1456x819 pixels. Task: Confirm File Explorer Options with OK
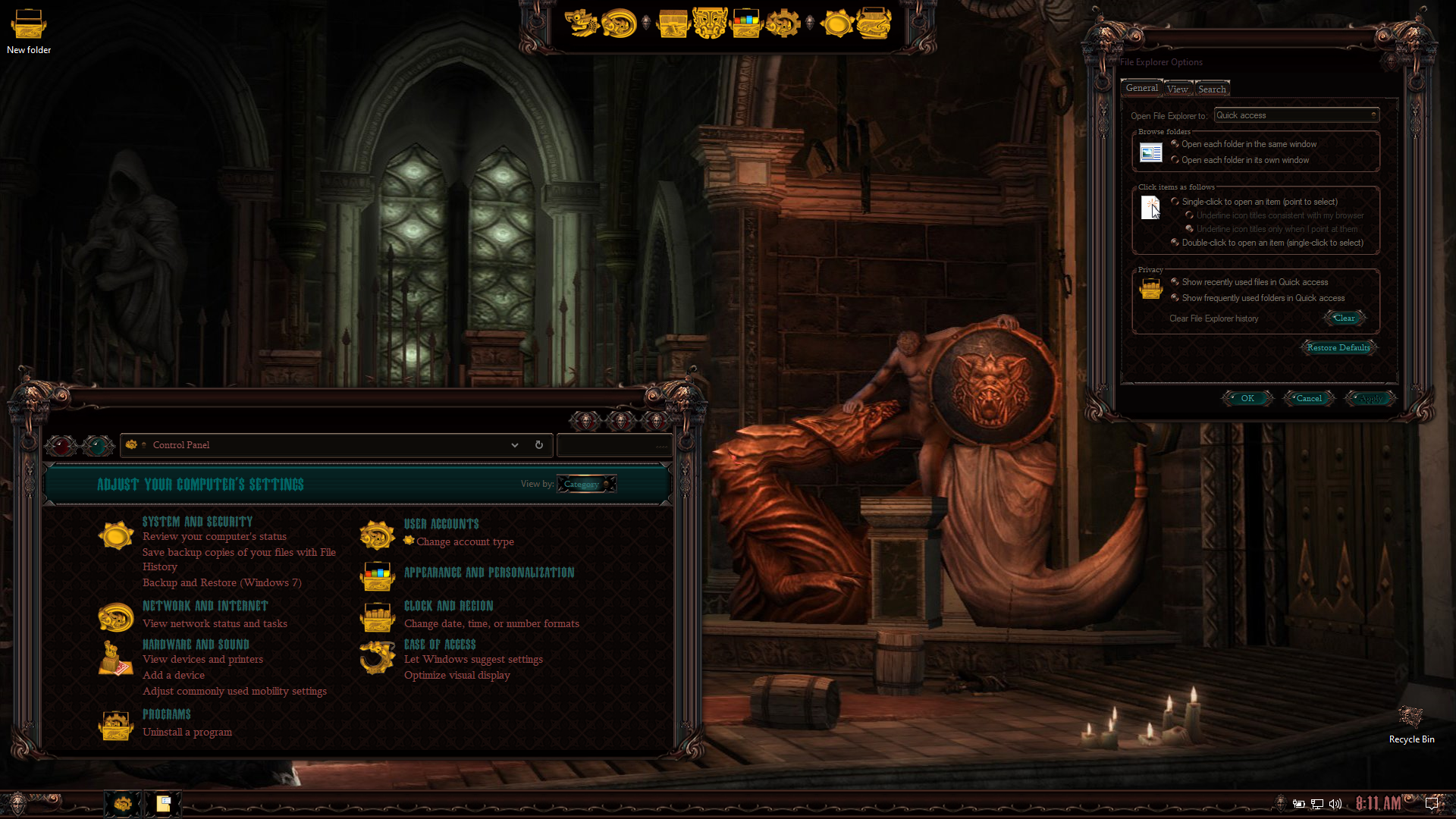(1247, 398)
